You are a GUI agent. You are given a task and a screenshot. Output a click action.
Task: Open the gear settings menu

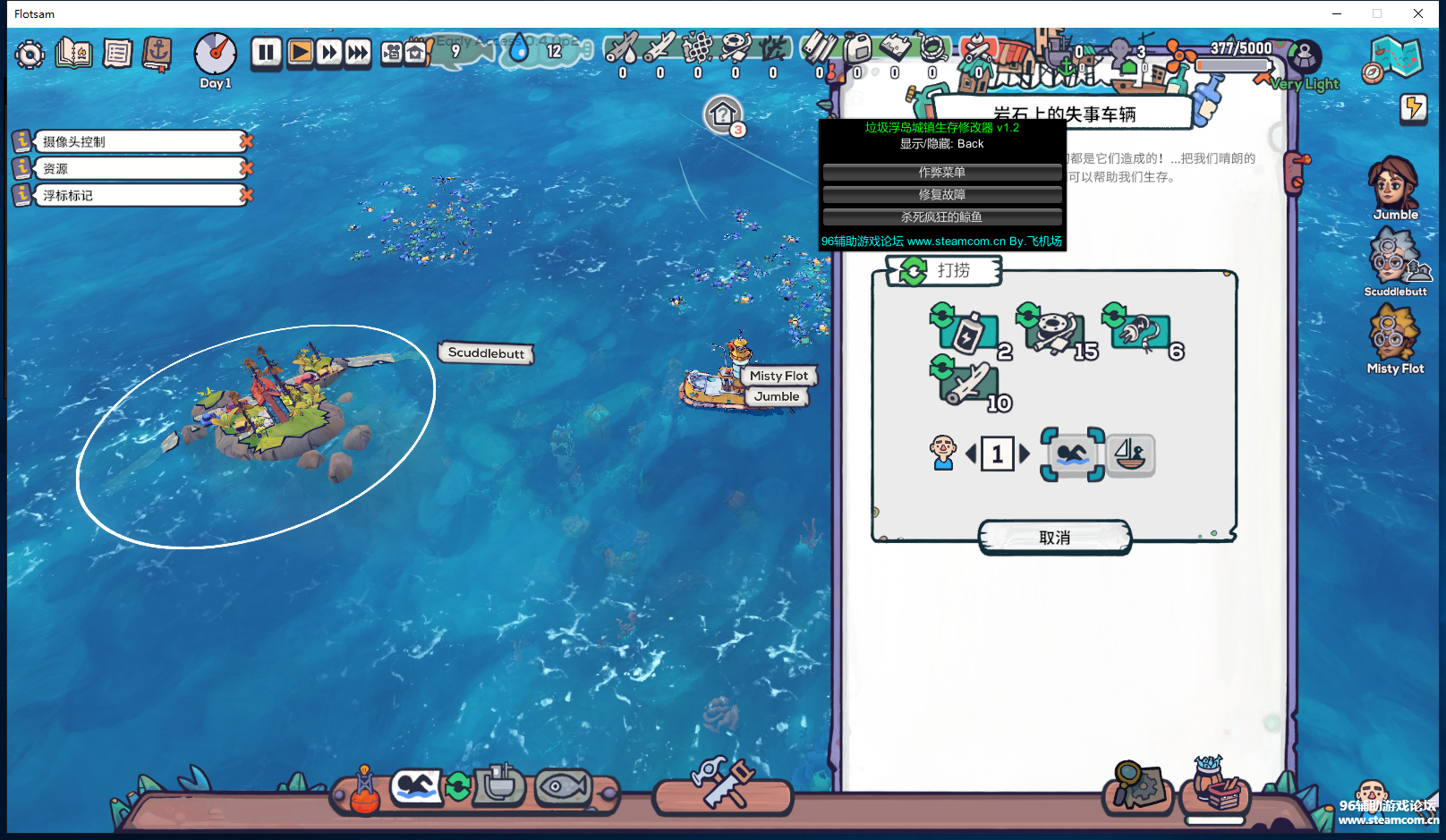coord(30,55)
